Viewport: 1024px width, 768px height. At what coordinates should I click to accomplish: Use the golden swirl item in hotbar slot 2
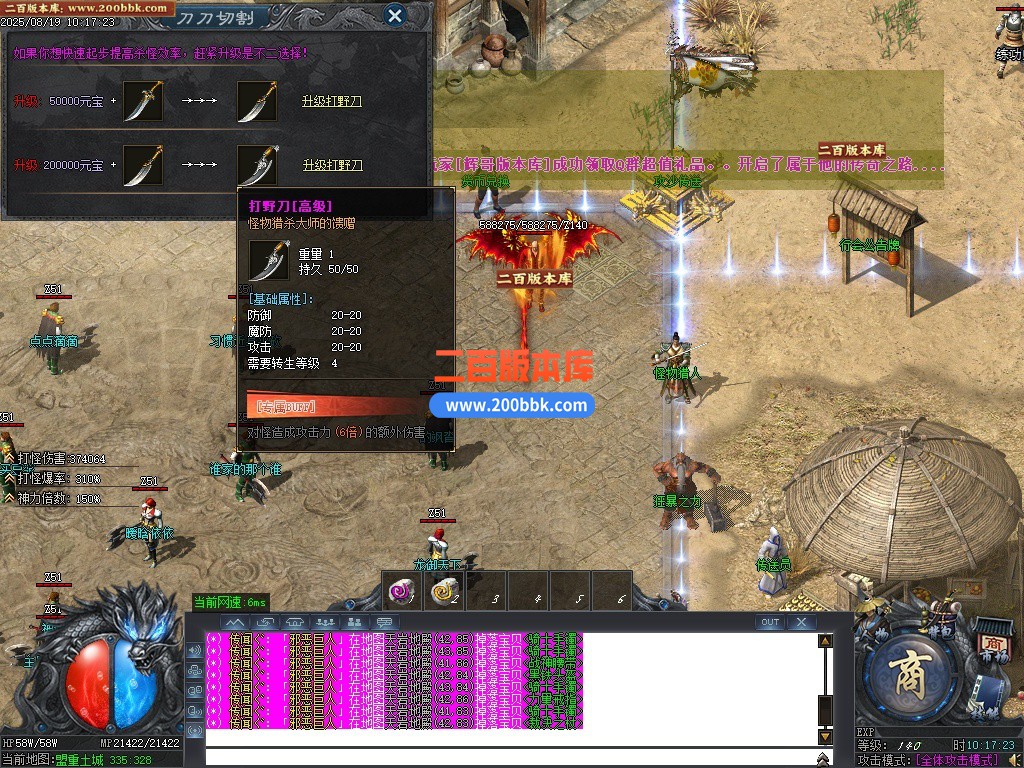pyautogui.click(x=444, y=591)
